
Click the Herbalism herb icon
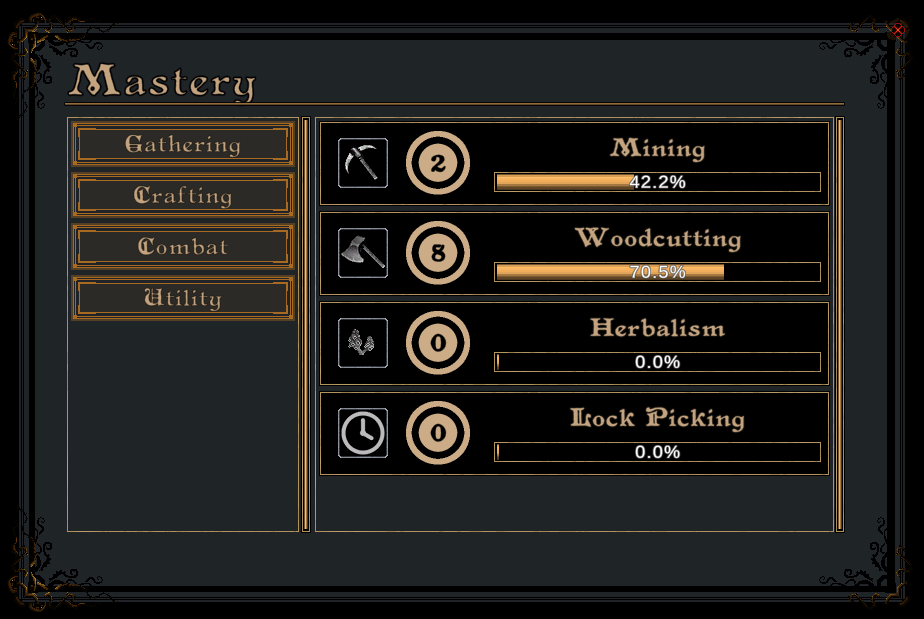[363, 343]
